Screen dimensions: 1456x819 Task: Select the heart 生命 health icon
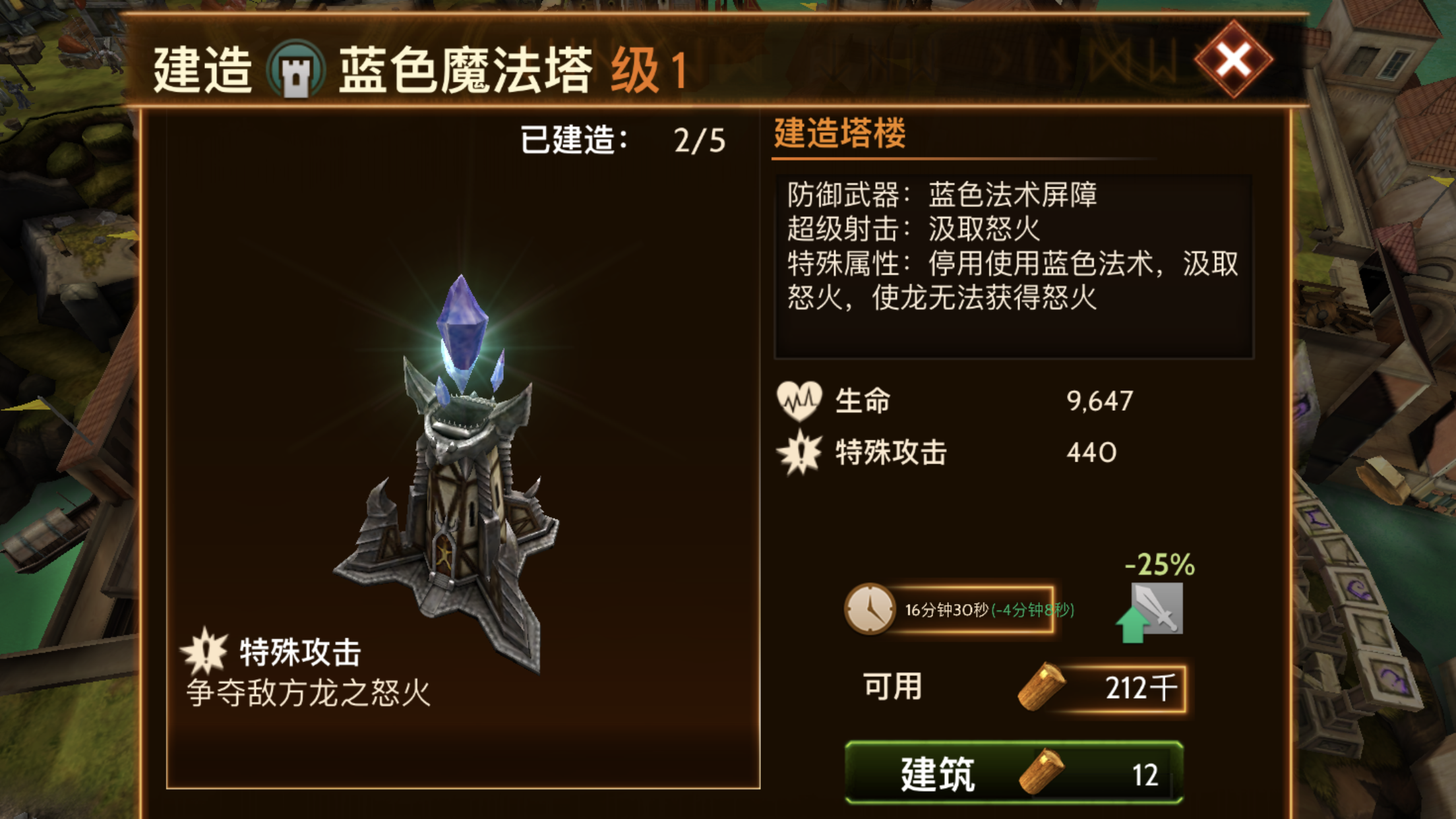point(799,400)
